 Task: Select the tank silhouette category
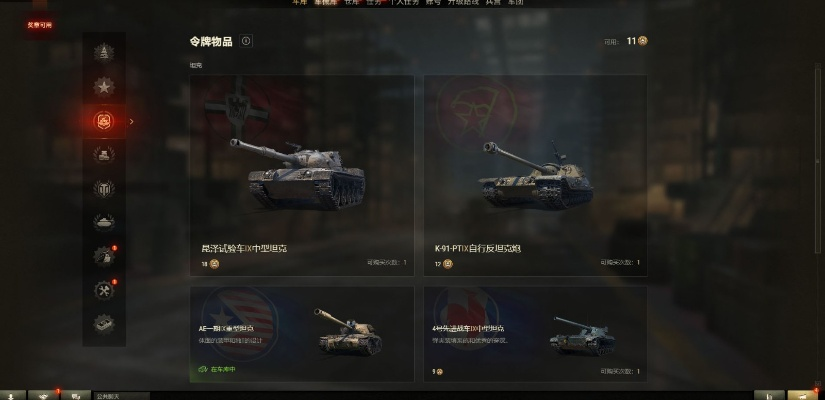point(103,222)
